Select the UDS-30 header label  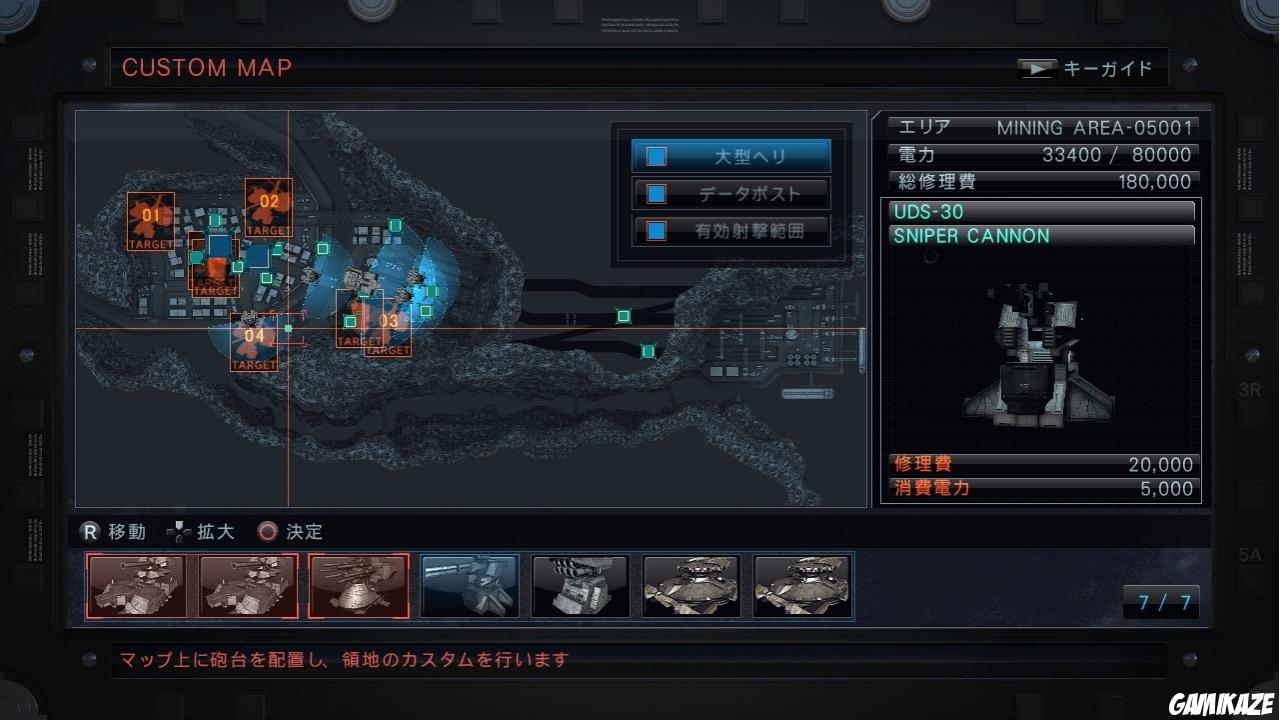[x=1040, y=211]
